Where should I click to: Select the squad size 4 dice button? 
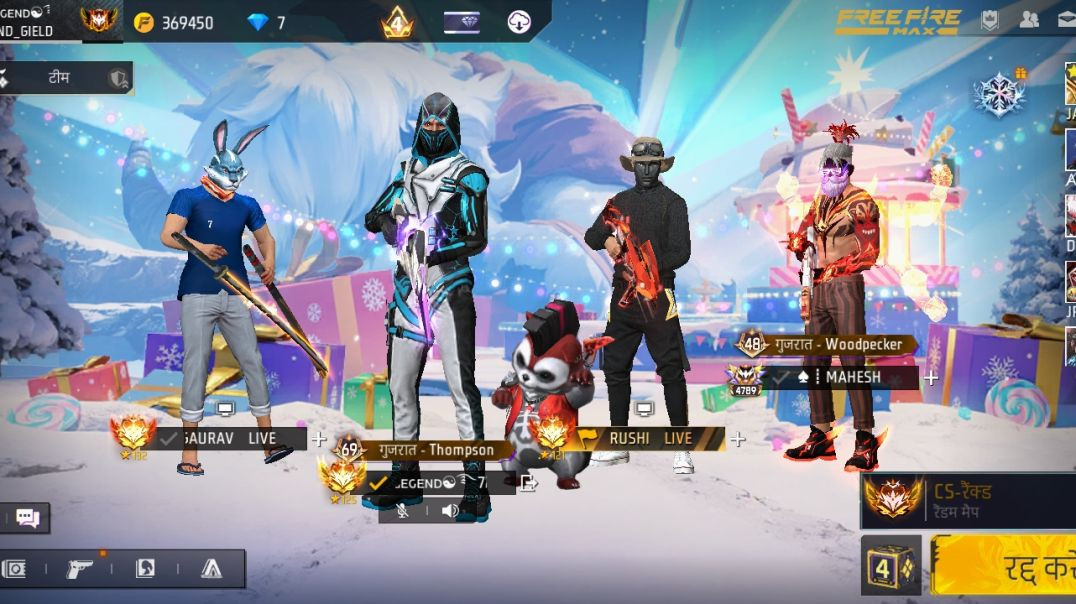[x=890, y=566]
